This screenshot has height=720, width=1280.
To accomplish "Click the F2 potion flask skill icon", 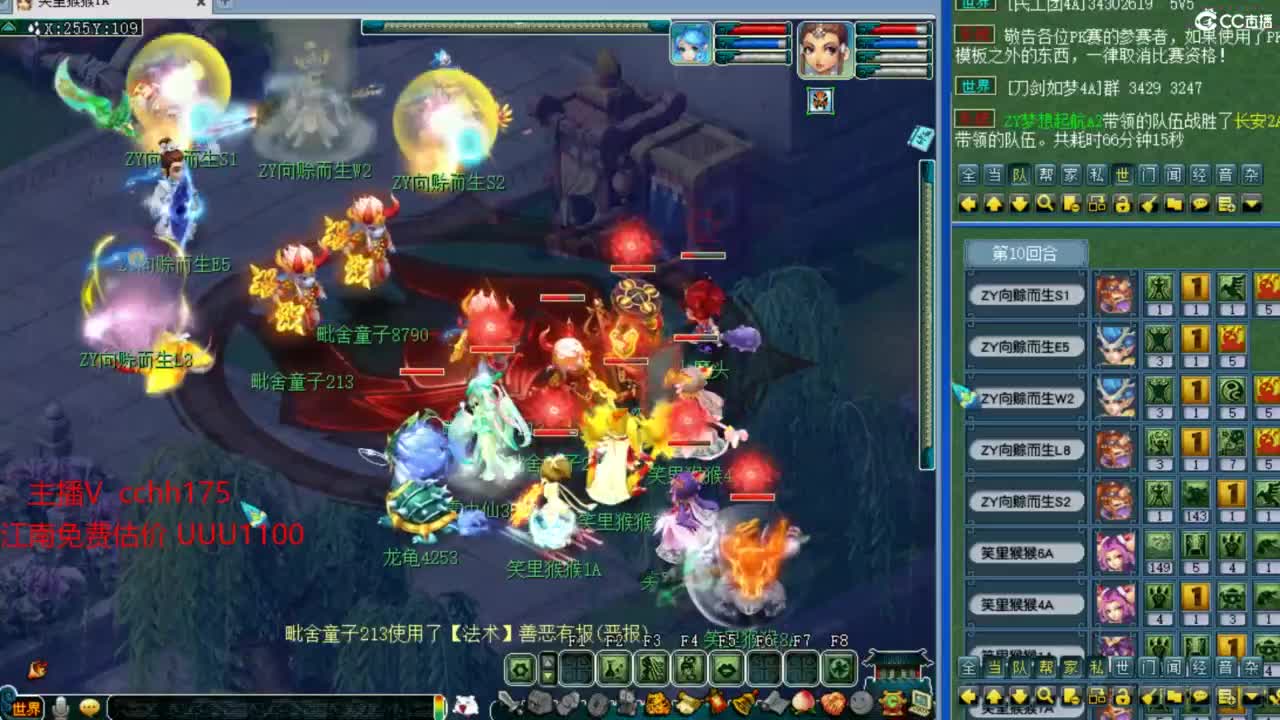I will tap(613, 667).
